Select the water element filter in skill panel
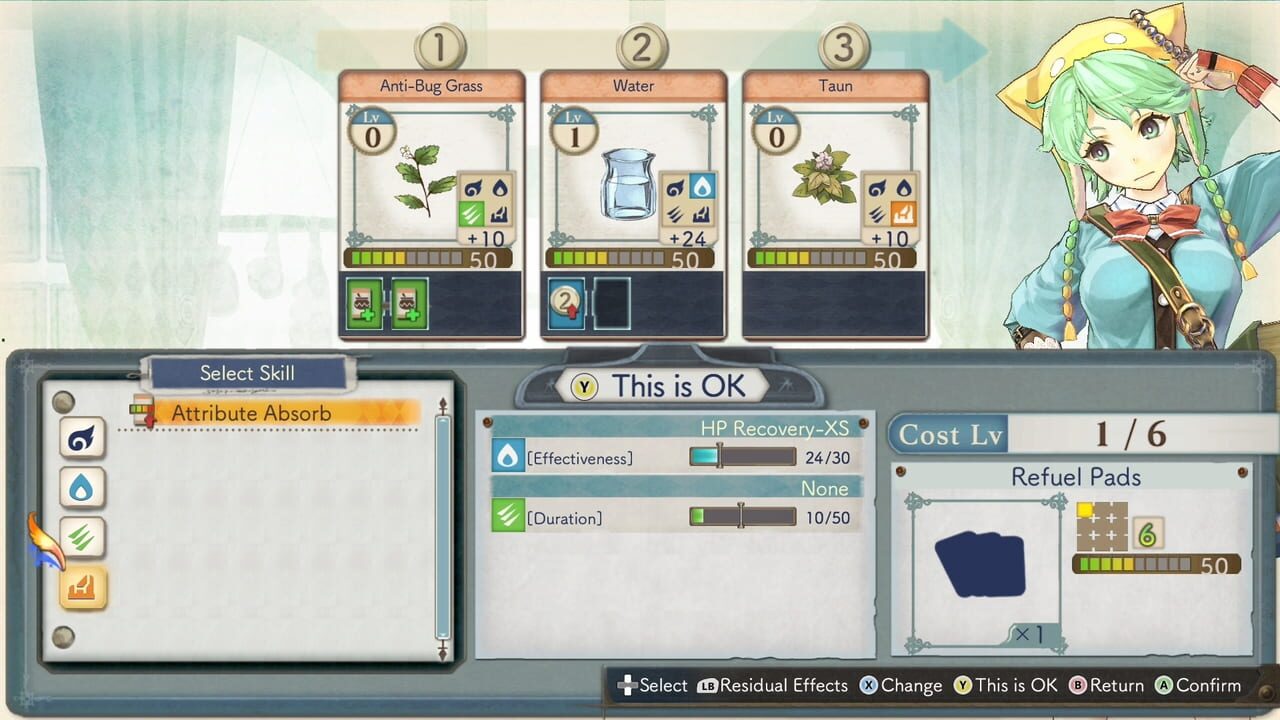The height and width of the screenshot is (720, 1280). pyautogui.click(x=81, y=487)
